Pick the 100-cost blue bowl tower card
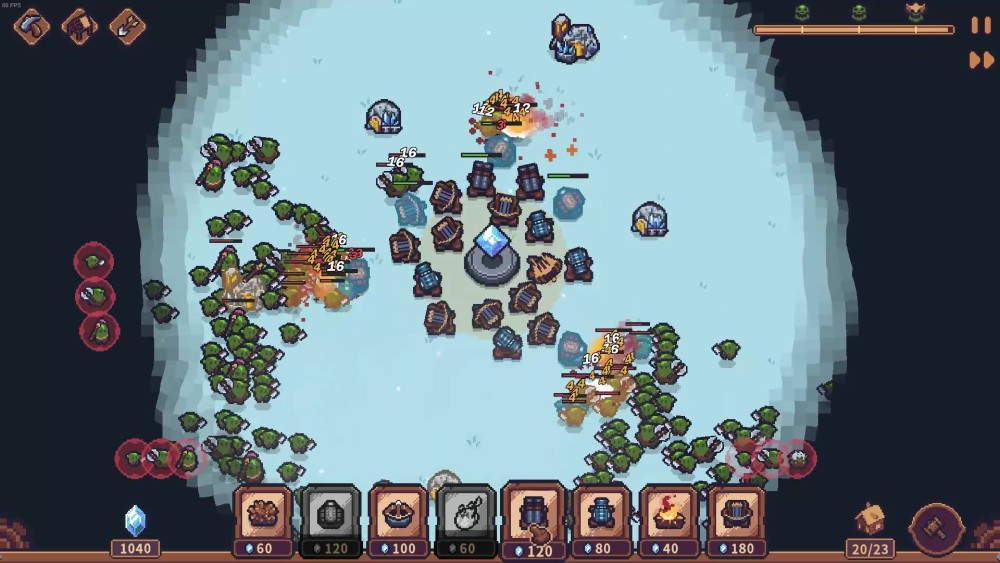The image size is (1000, 563). [x=398, y=515]
